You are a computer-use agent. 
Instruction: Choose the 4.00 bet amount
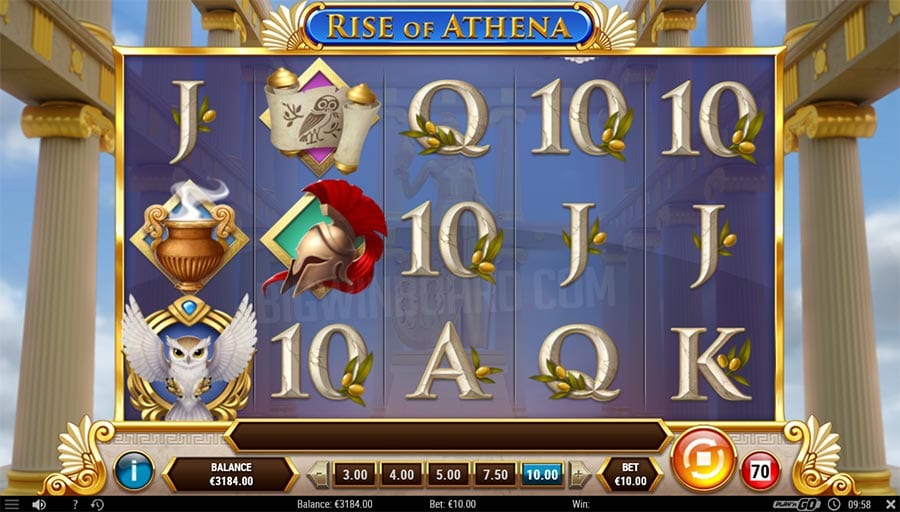(x=401, y=474)
